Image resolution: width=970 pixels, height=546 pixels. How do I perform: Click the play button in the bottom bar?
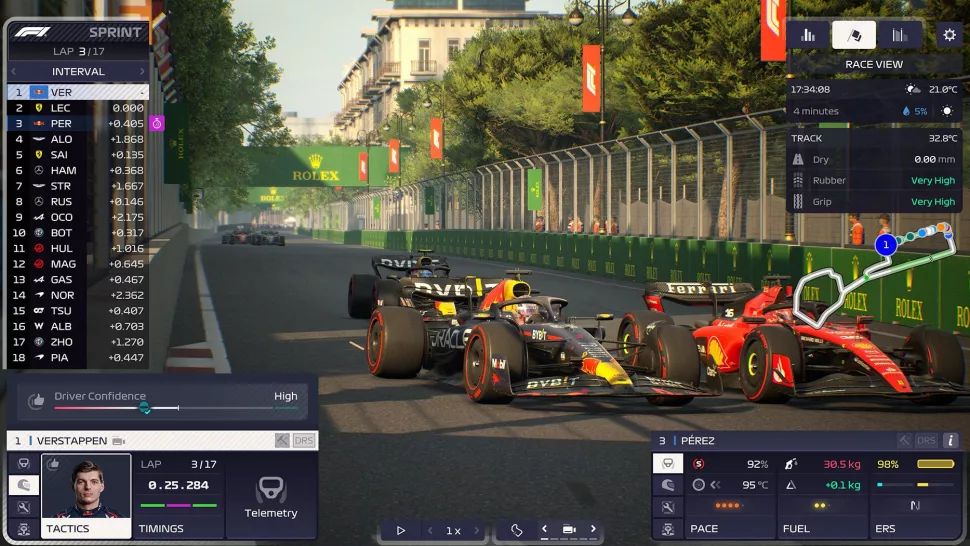tap(401, 530)
